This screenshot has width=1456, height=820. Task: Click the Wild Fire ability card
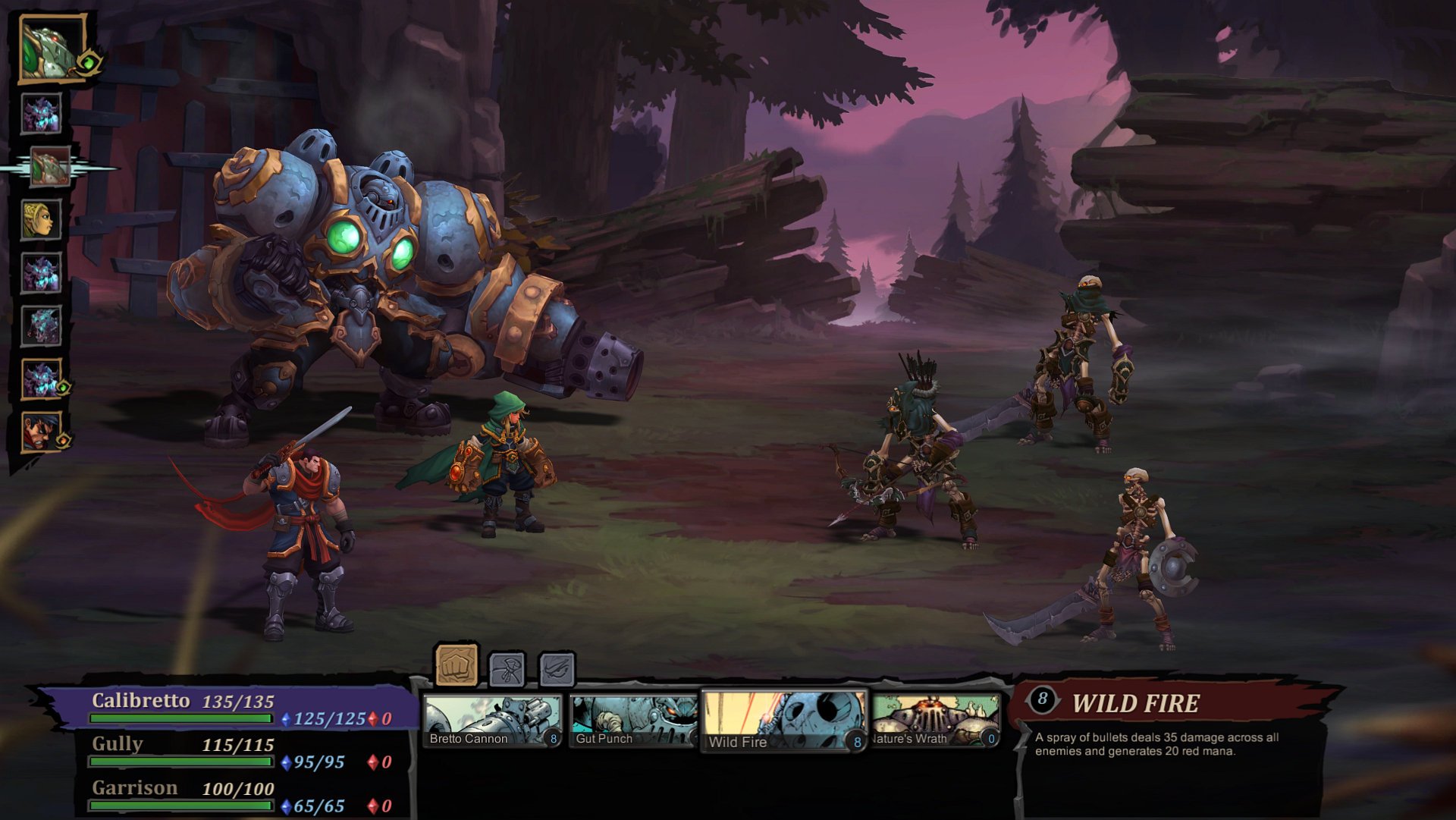785,719
